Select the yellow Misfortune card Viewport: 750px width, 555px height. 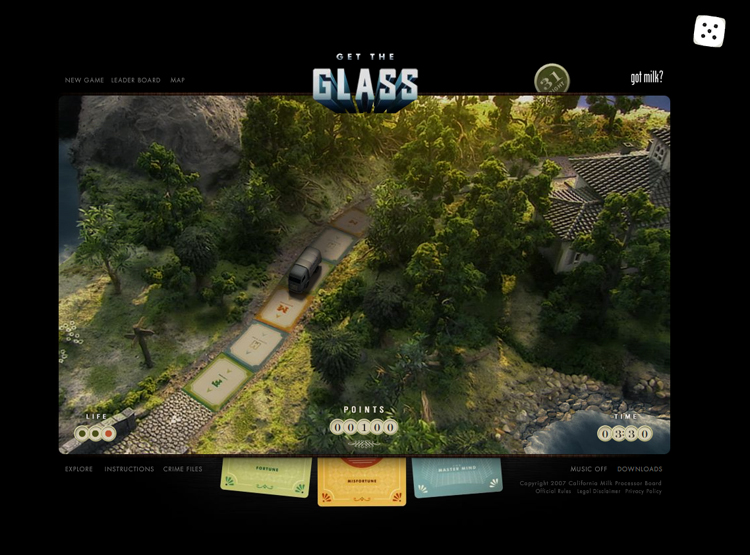[362, 480]
